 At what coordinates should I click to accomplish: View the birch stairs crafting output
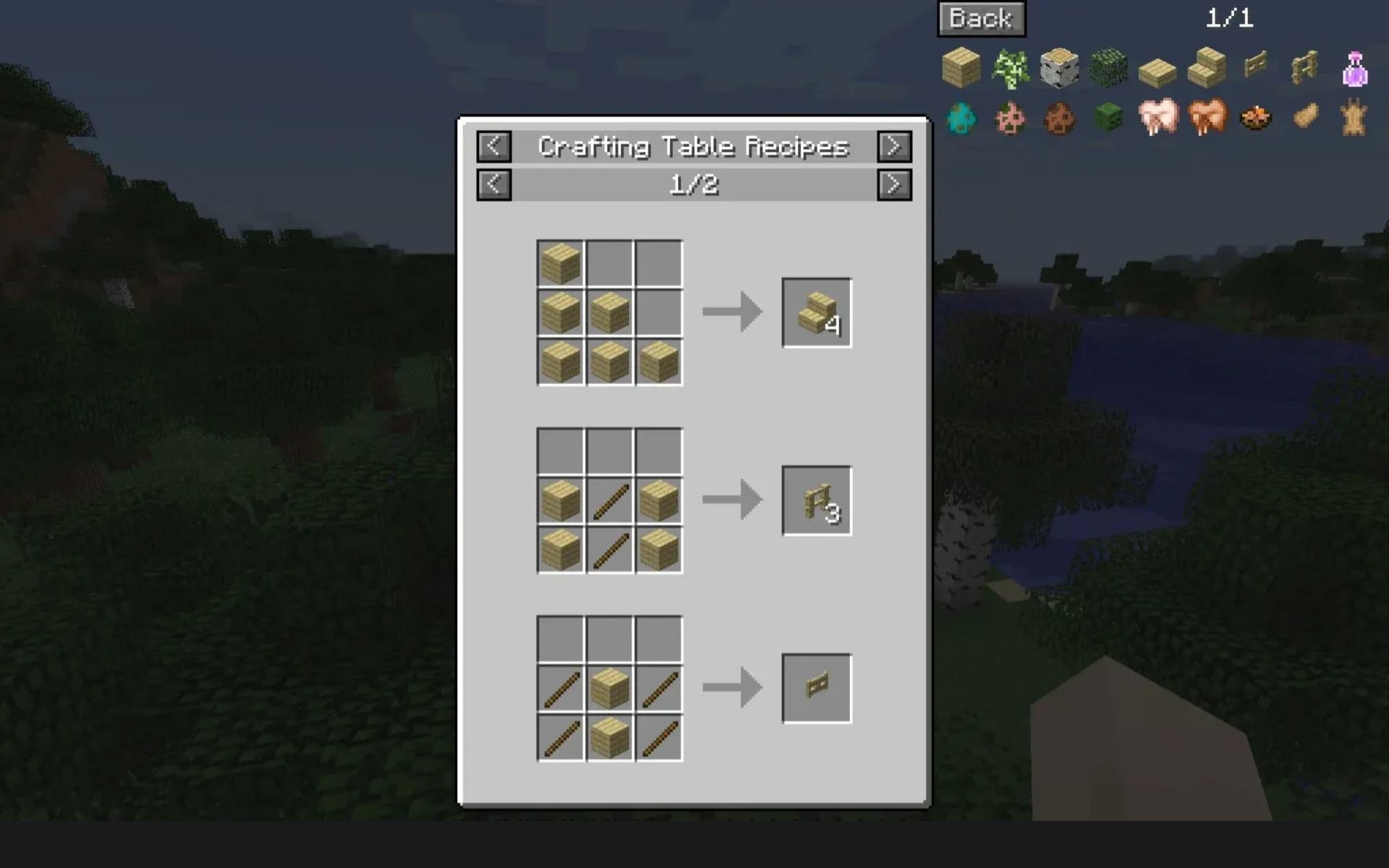point(816,312)
